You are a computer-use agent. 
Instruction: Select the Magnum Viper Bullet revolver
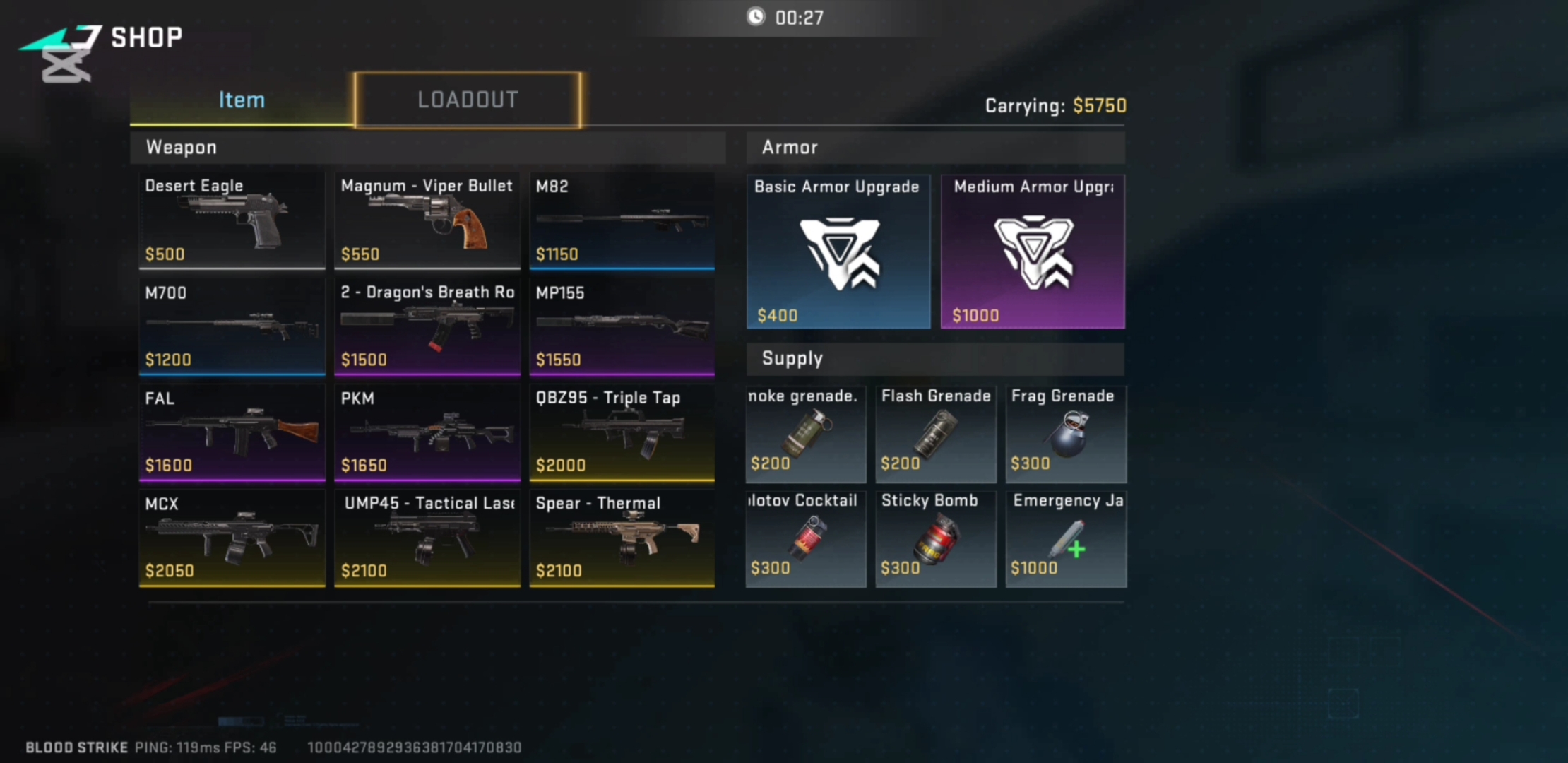pyautogui.click(x=427, y=220)
